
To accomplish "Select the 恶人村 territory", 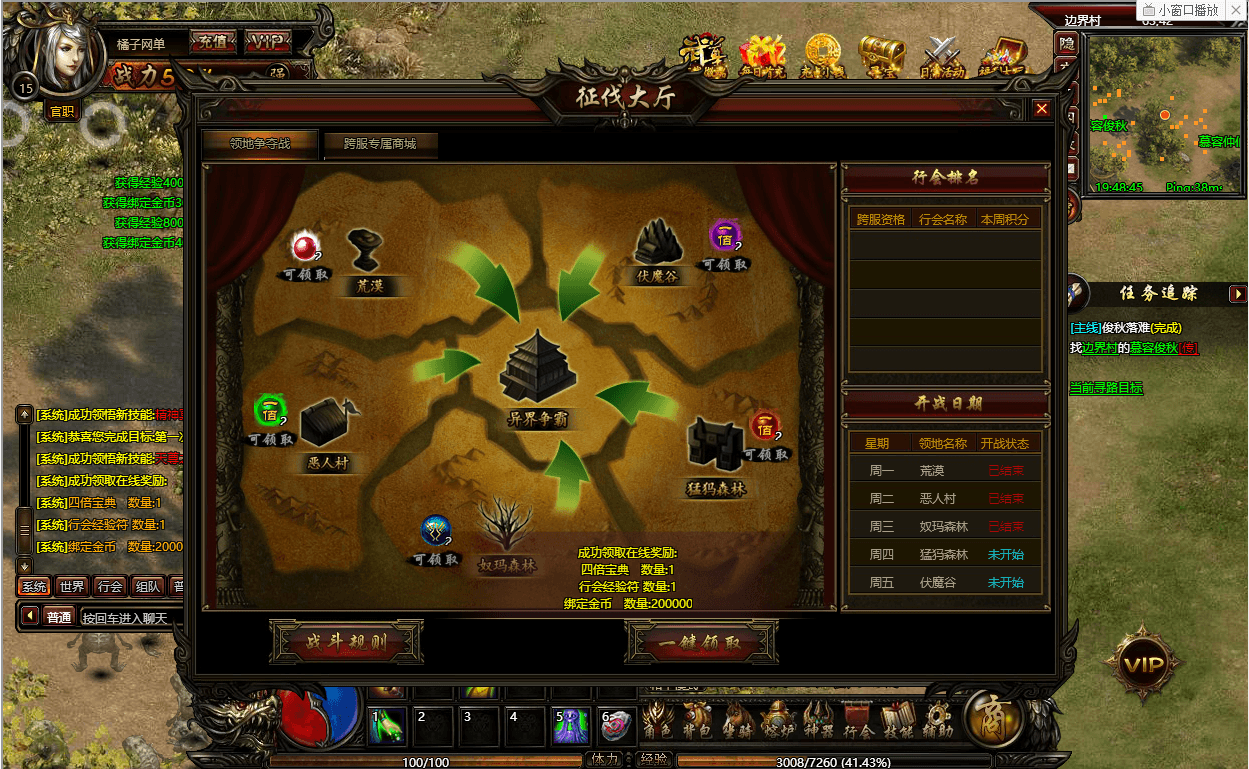I will point(326,428).
